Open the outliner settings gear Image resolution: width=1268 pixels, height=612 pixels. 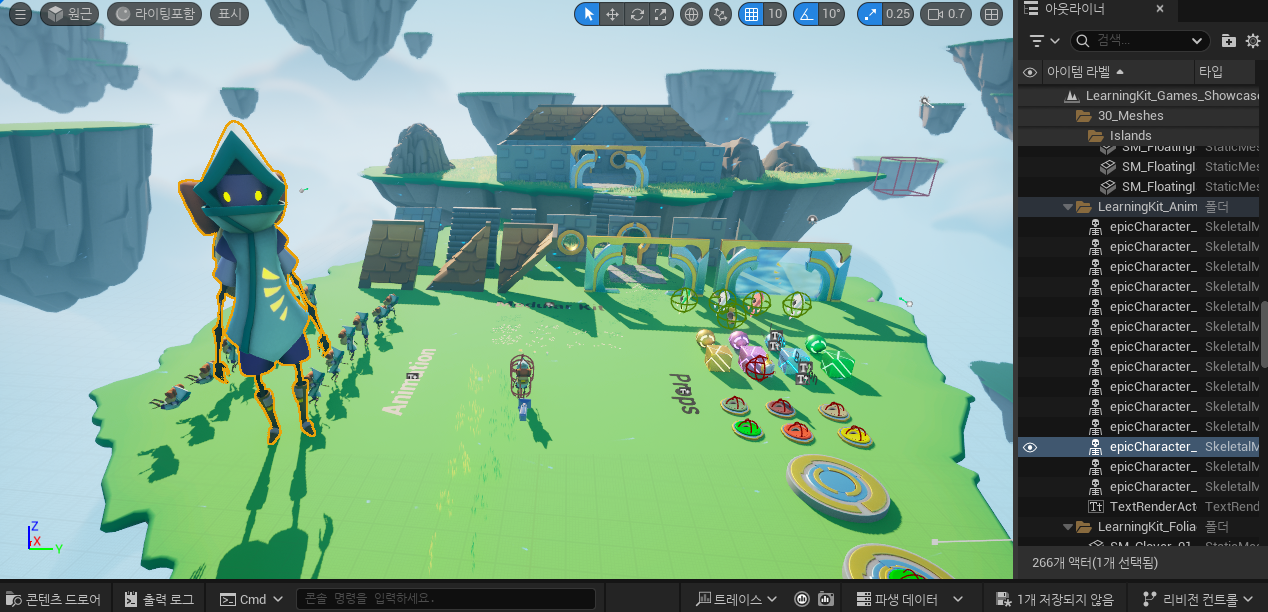click(1253, 41)
